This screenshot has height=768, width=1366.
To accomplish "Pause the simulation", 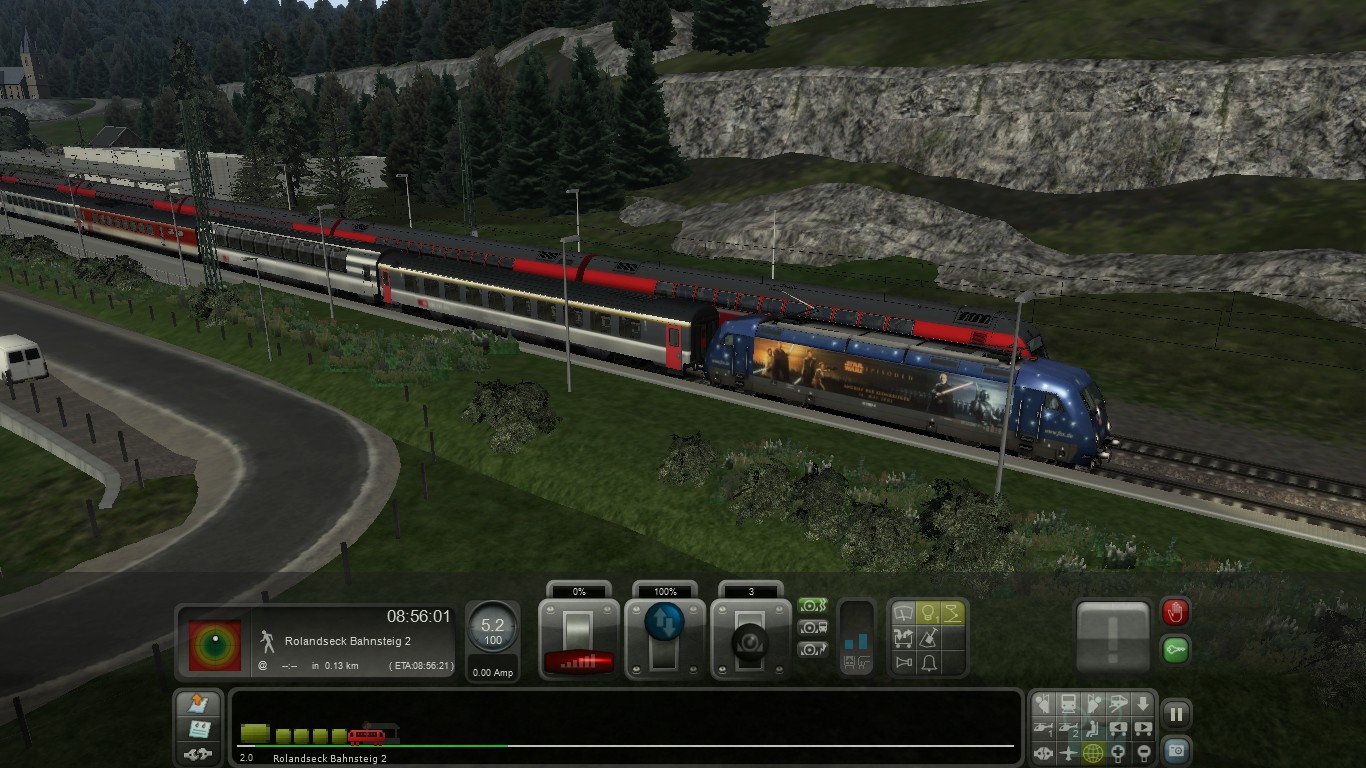I will [1177, 714].
